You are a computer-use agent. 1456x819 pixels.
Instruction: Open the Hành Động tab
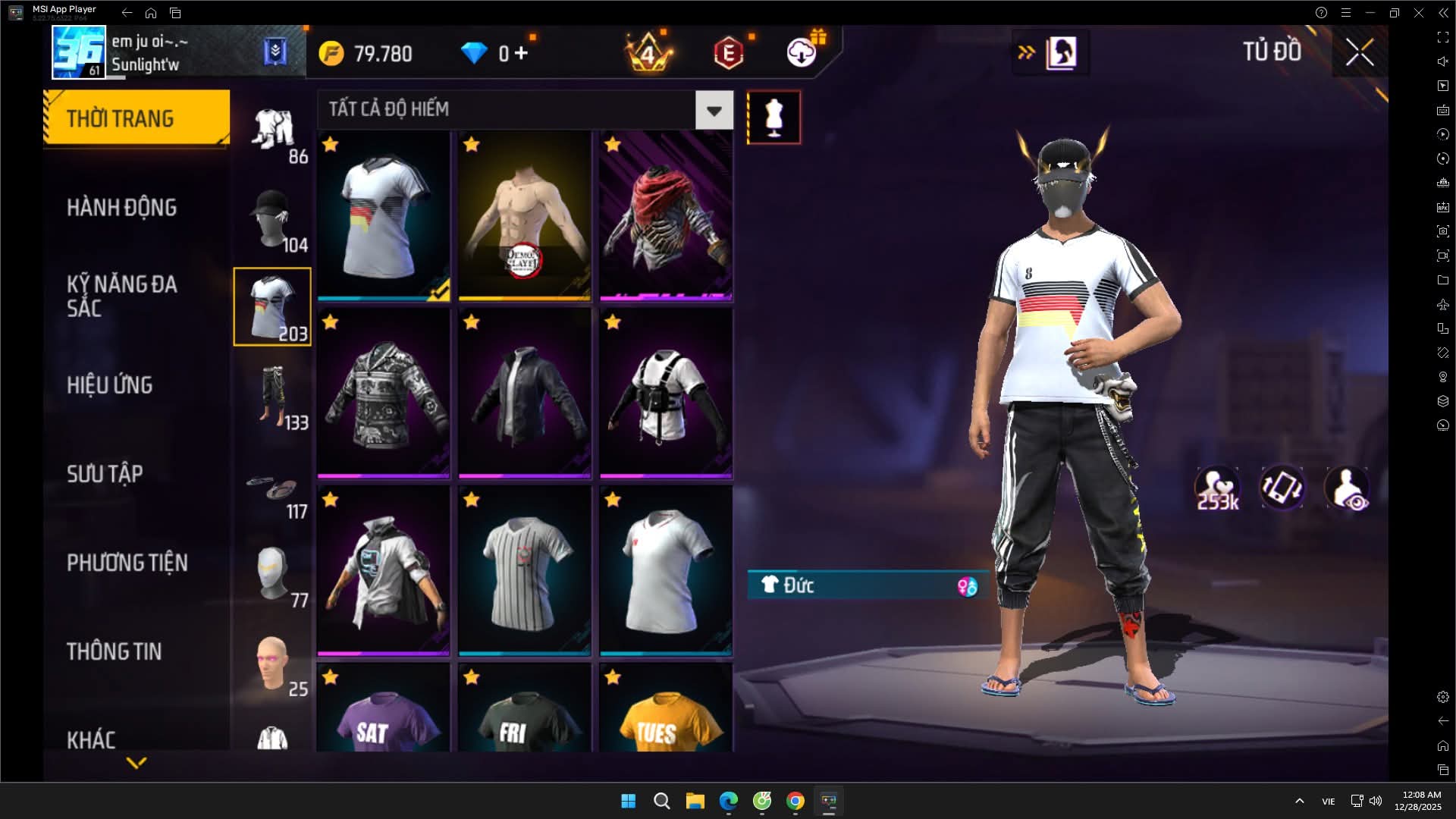pyautogui.click(x=121, y=208)
